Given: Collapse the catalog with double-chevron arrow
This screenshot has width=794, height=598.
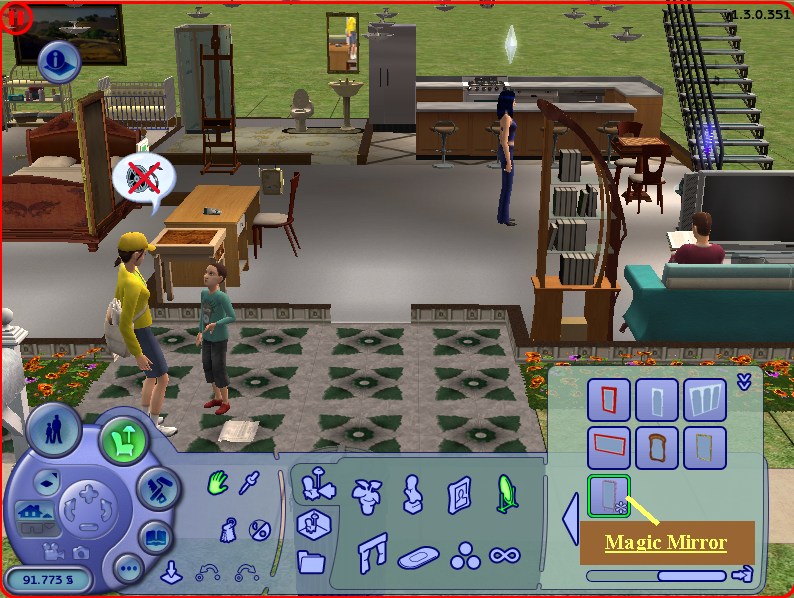Looking at the screenshot, I should pyautogui.click(x=743, y=381).
